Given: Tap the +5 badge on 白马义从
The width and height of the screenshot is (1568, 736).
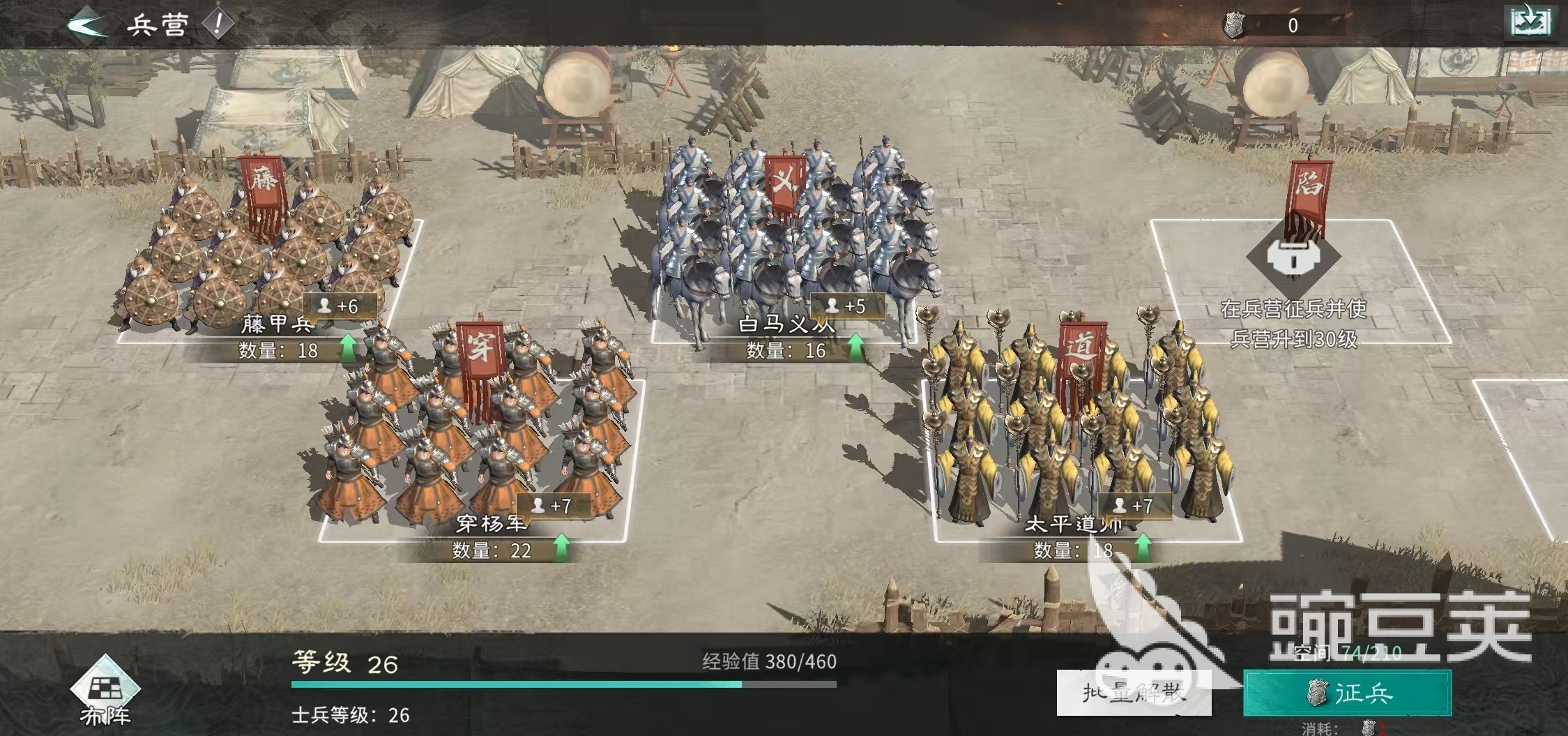Looking at the screenshot, I should point(847,306).
